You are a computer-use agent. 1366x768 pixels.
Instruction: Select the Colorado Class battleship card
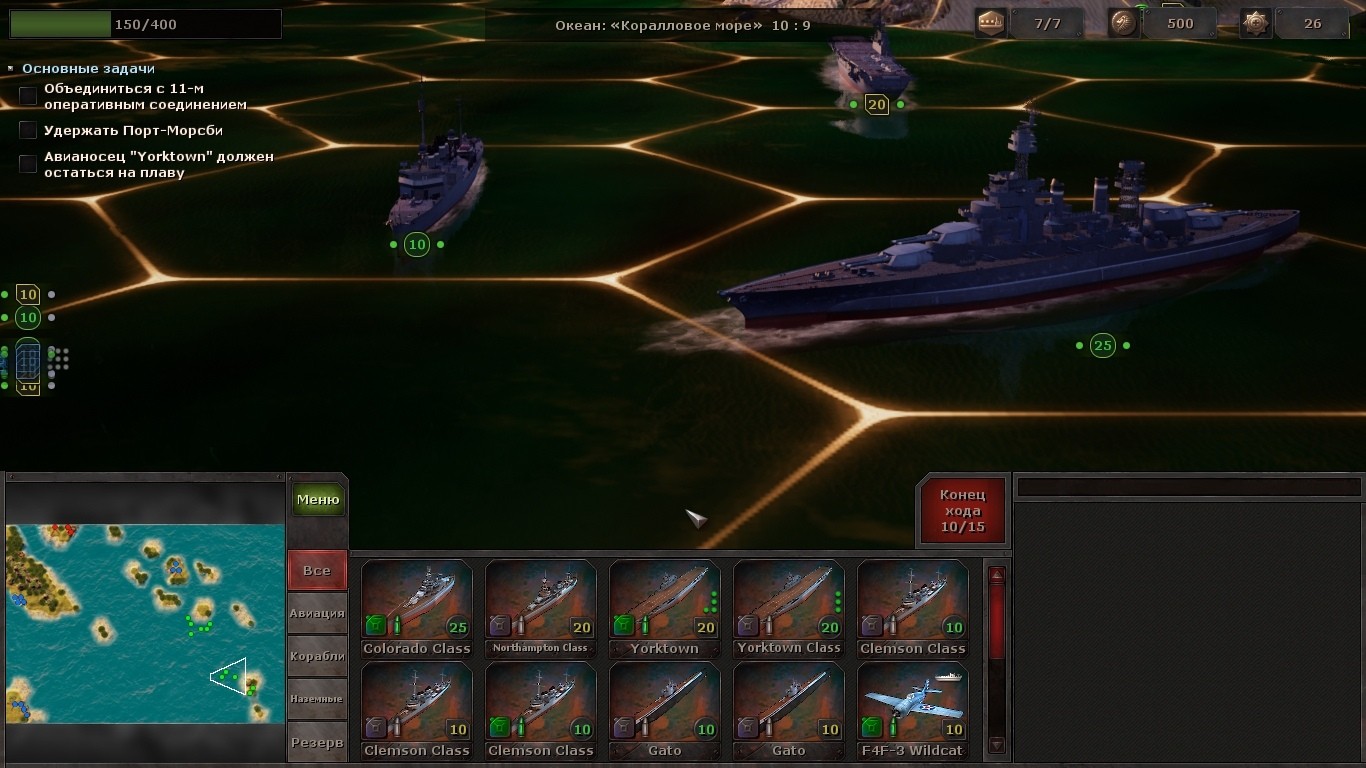[417, 608]
